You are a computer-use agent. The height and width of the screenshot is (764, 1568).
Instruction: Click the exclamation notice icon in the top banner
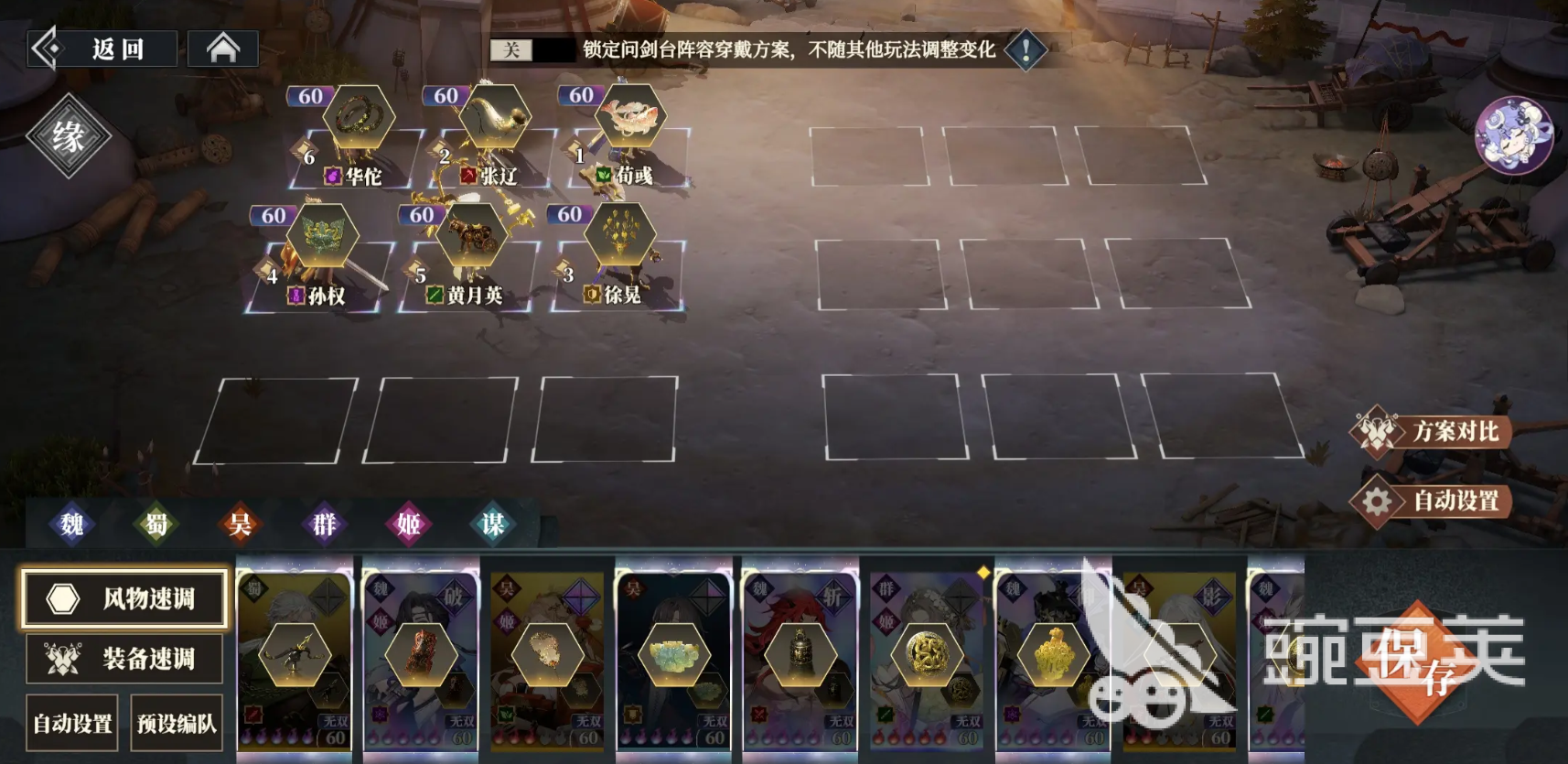tap(1027, 49)
